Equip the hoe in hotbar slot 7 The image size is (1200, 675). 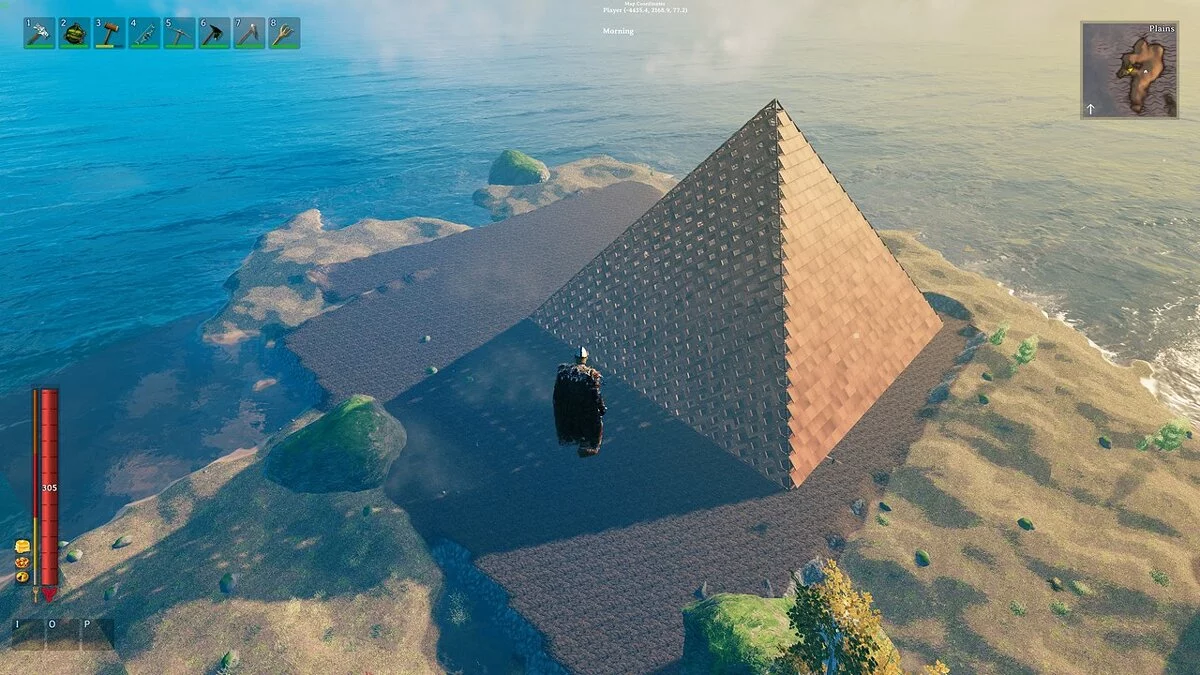(x=249, y=33)
